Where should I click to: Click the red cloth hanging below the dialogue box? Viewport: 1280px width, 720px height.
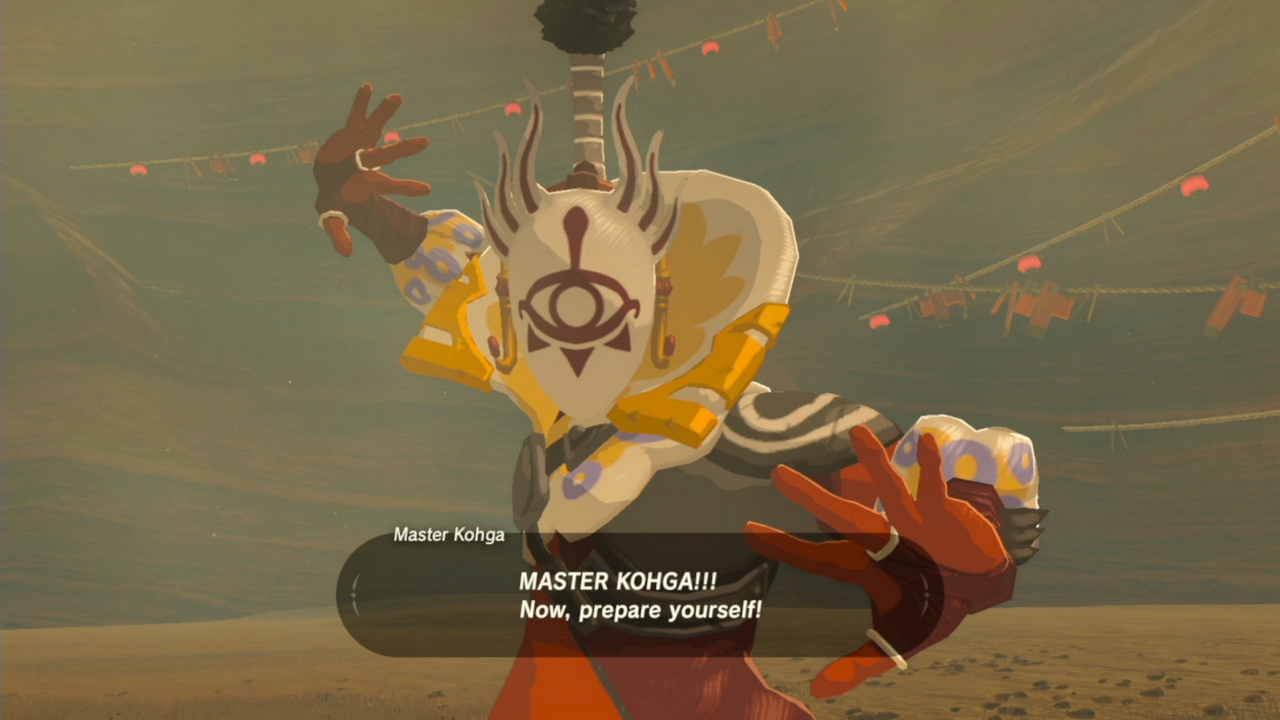tap(560, 690)
